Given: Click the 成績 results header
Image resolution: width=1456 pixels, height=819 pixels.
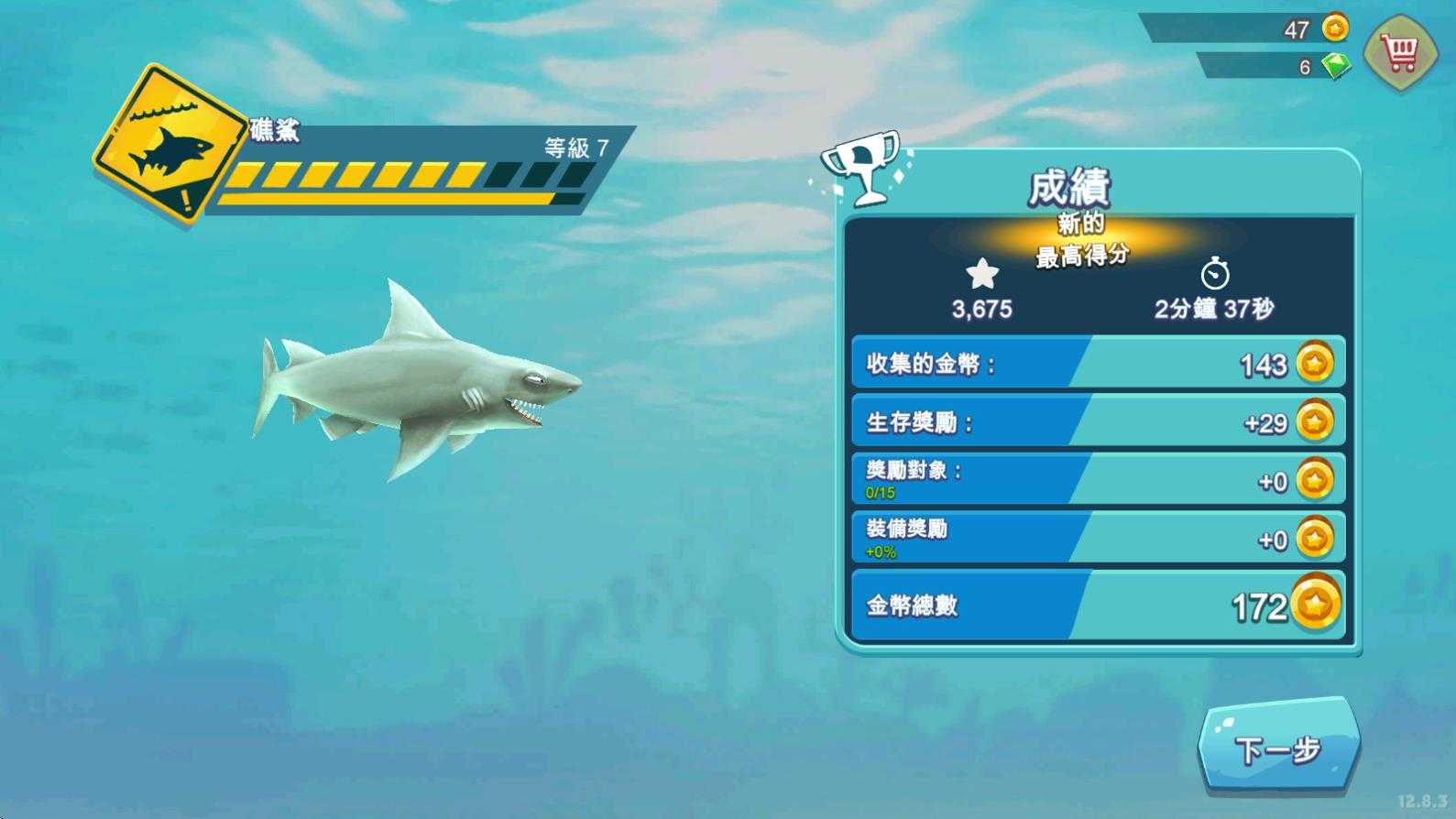Looking at the screenshot, I should 1068,185.
